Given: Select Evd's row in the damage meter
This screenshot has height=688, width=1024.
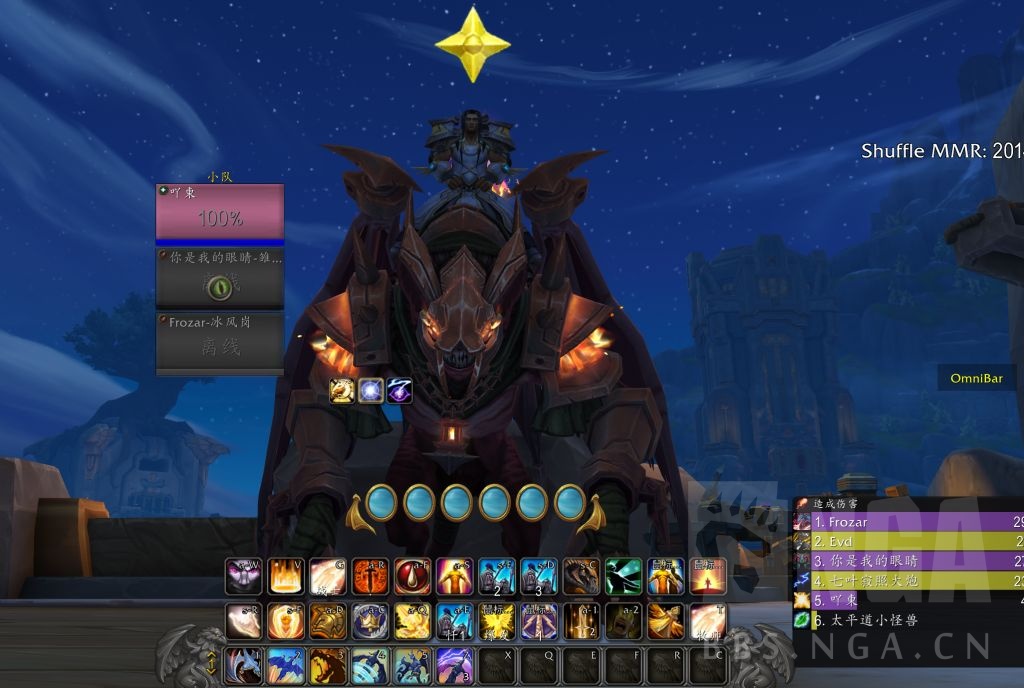Looking at the screenshot, I should [905, 541].
